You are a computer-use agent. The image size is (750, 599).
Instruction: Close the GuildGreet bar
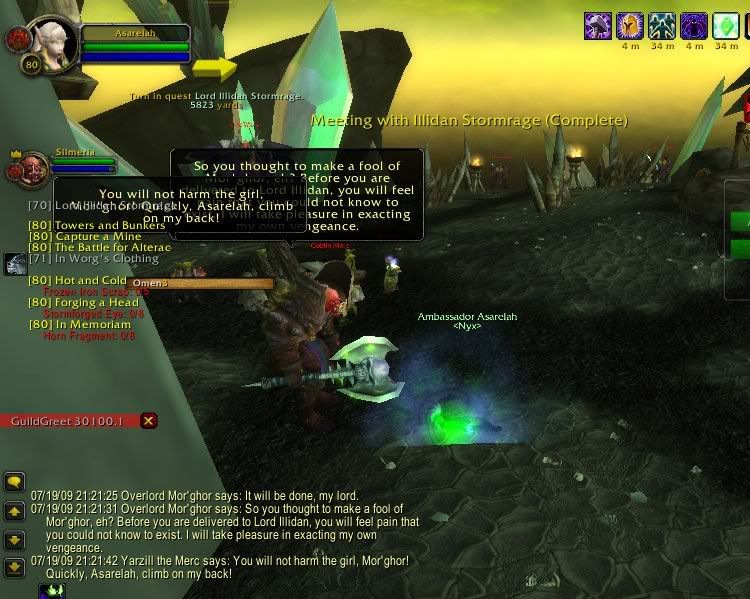(x=148, y=421)
